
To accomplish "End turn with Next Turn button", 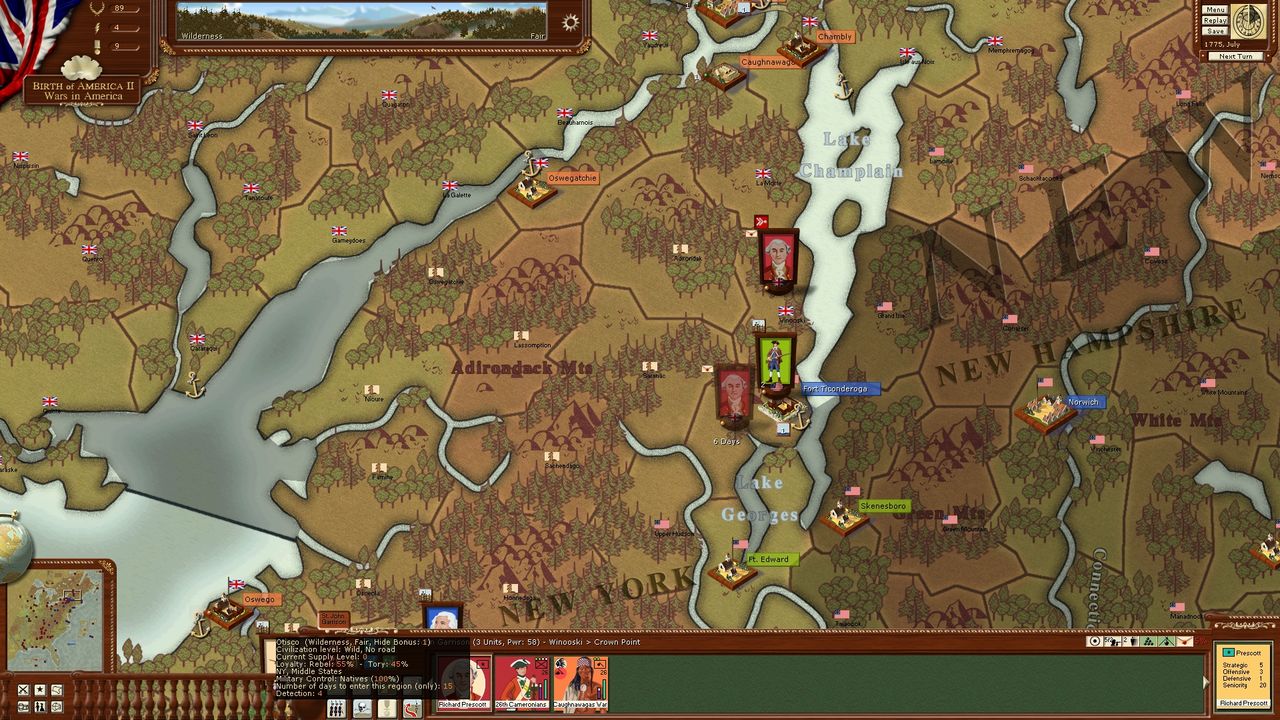I will [1235, 56].
